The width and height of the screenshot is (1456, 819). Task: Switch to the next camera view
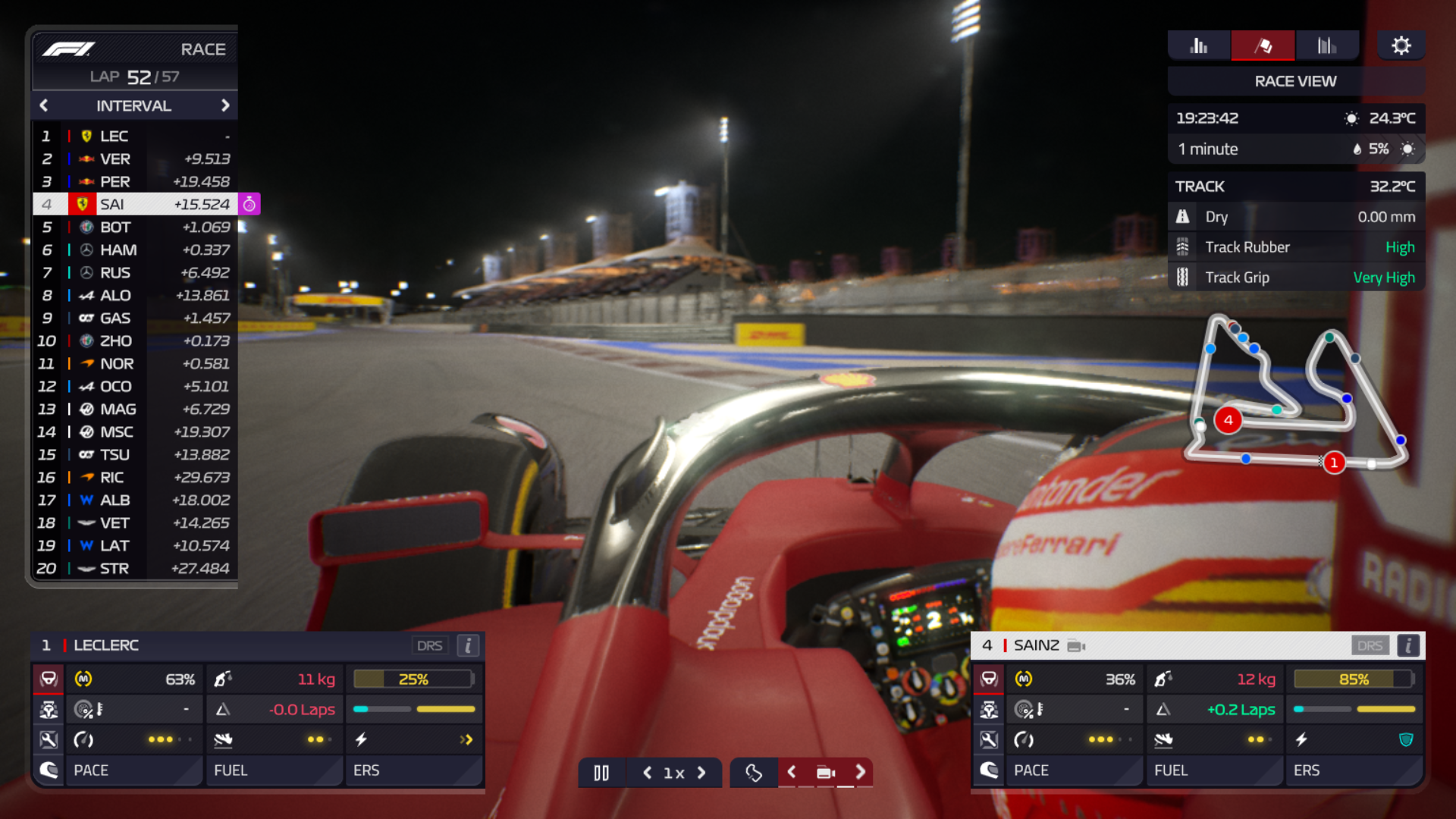[x=861, y=772]
